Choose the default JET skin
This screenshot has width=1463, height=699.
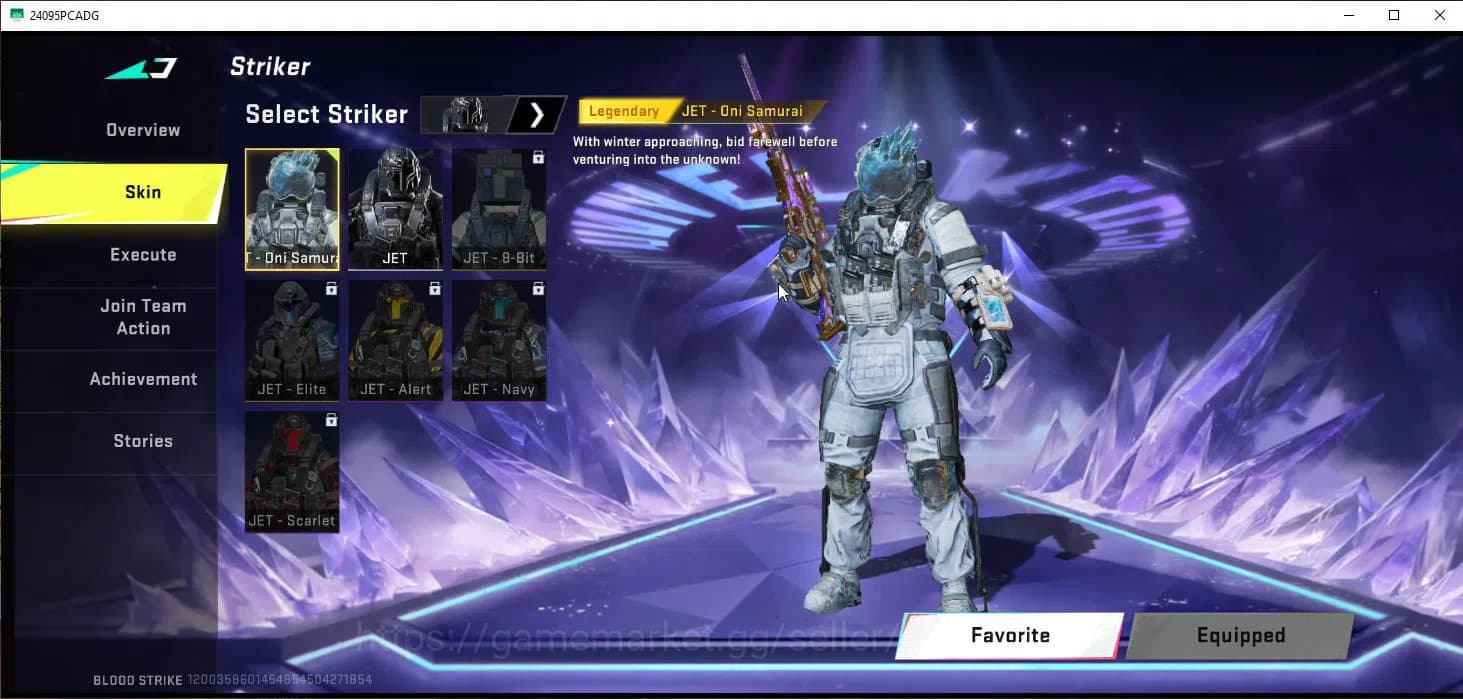395,209
